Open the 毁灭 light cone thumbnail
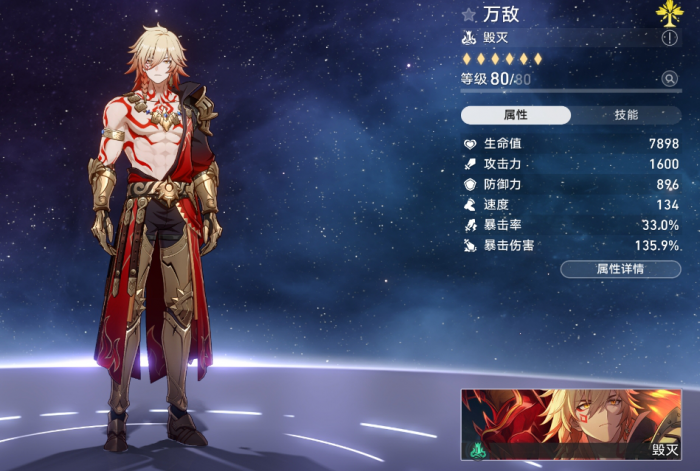The height and width of the screenshot is (471, 700). (x=571, y=425)
